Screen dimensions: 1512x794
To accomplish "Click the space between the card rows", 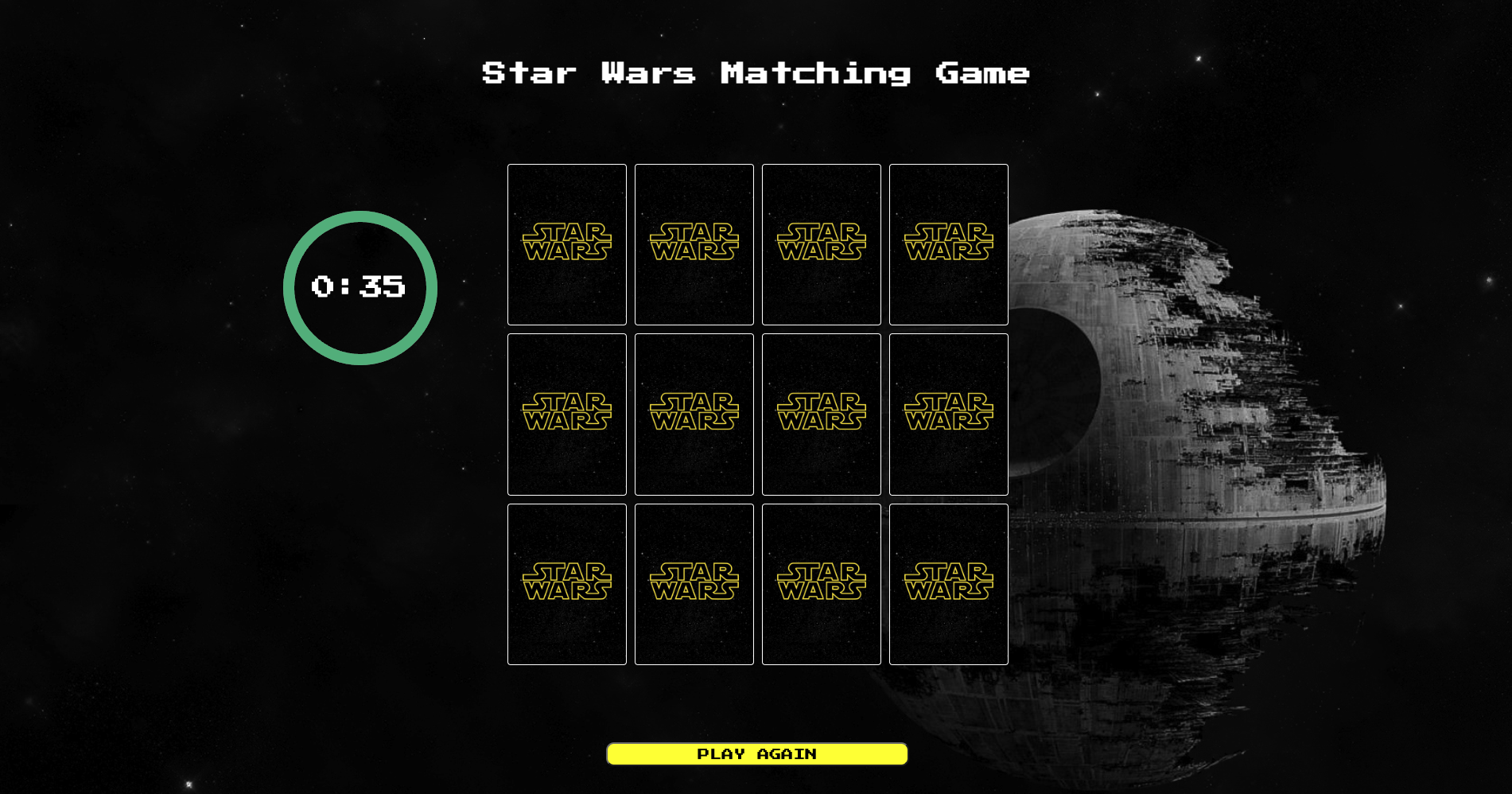I will [x=756, y=332].
